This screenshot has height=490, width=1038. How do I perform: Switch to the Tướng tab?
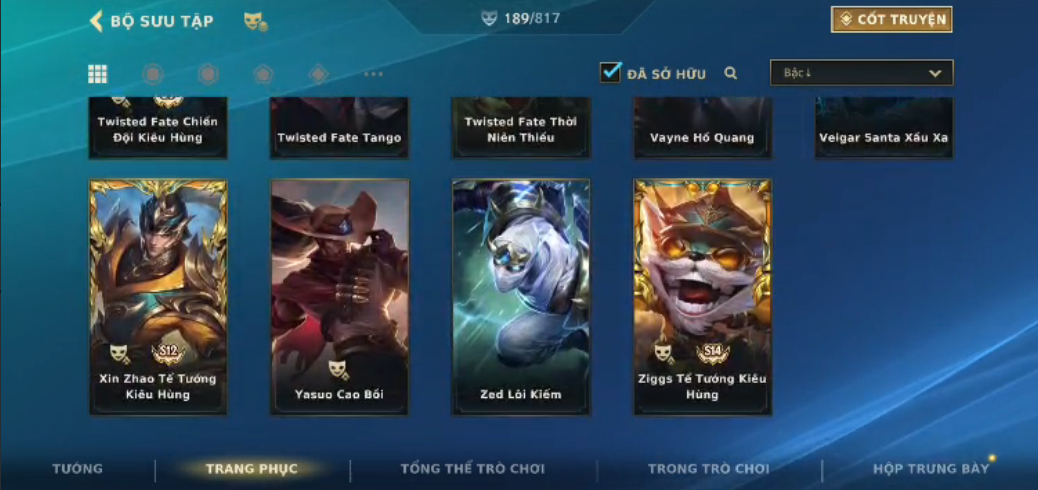click(x=77, y=469)
